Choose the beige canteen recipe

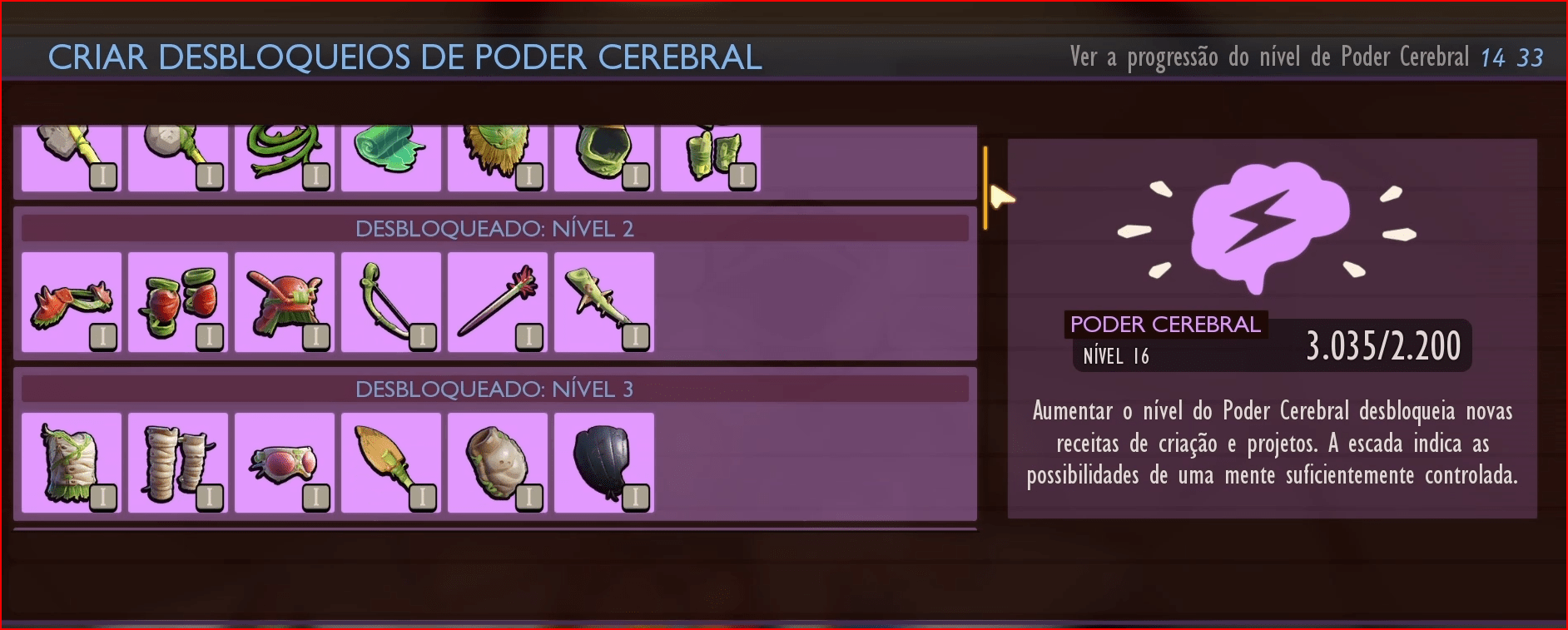coord(498,463)
